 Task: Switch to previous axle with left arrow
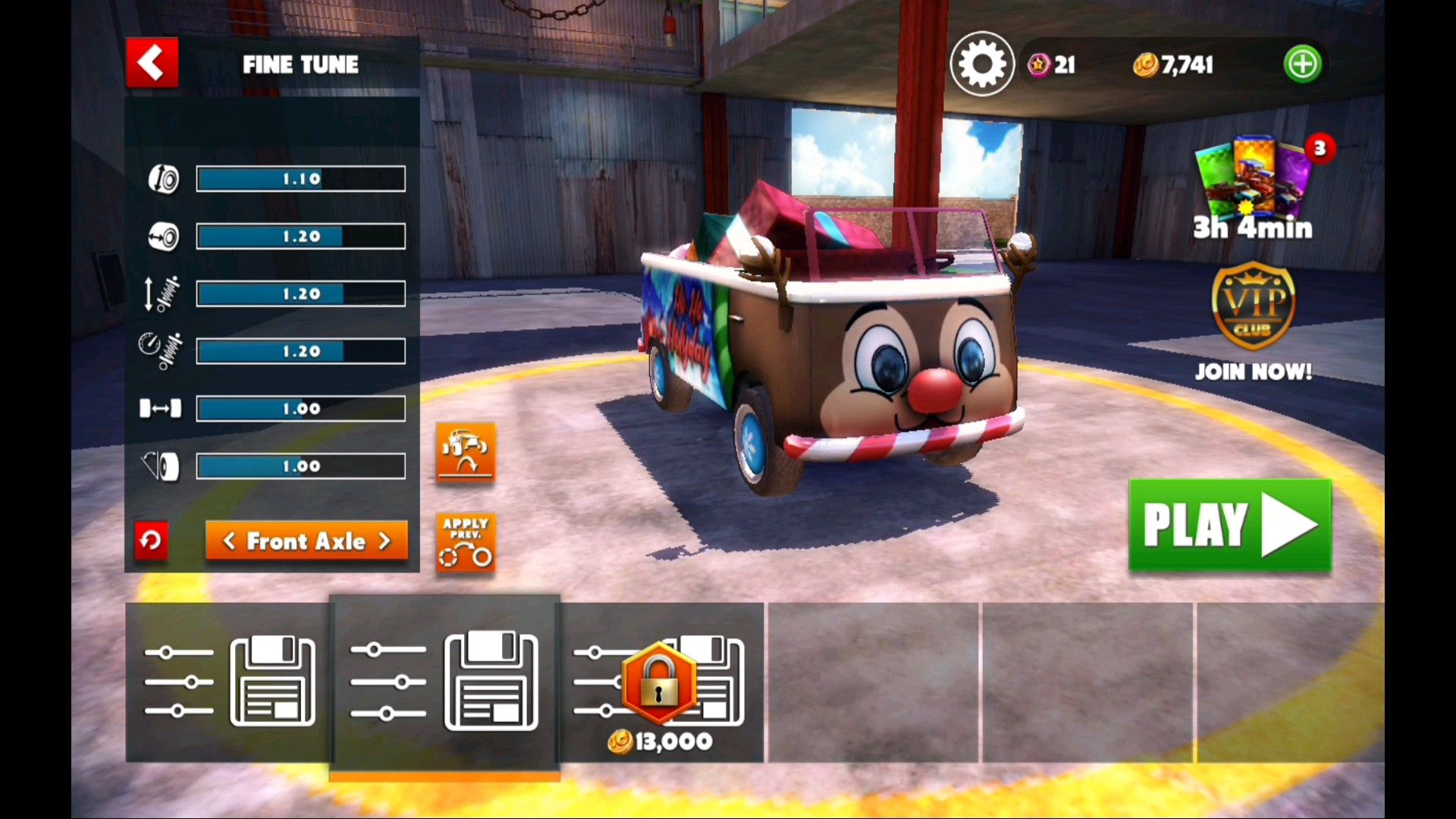(228, 541)
